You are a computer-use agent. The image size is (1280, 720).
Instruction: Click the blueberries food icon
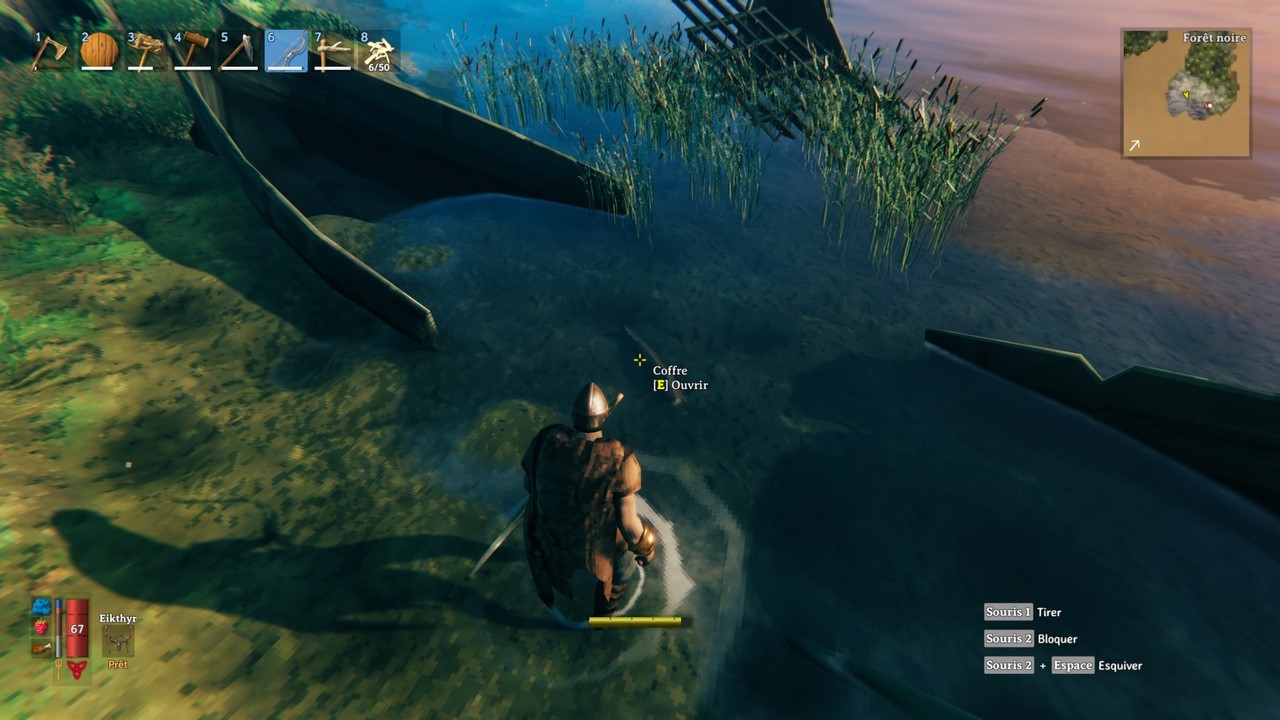coord(40,606)
